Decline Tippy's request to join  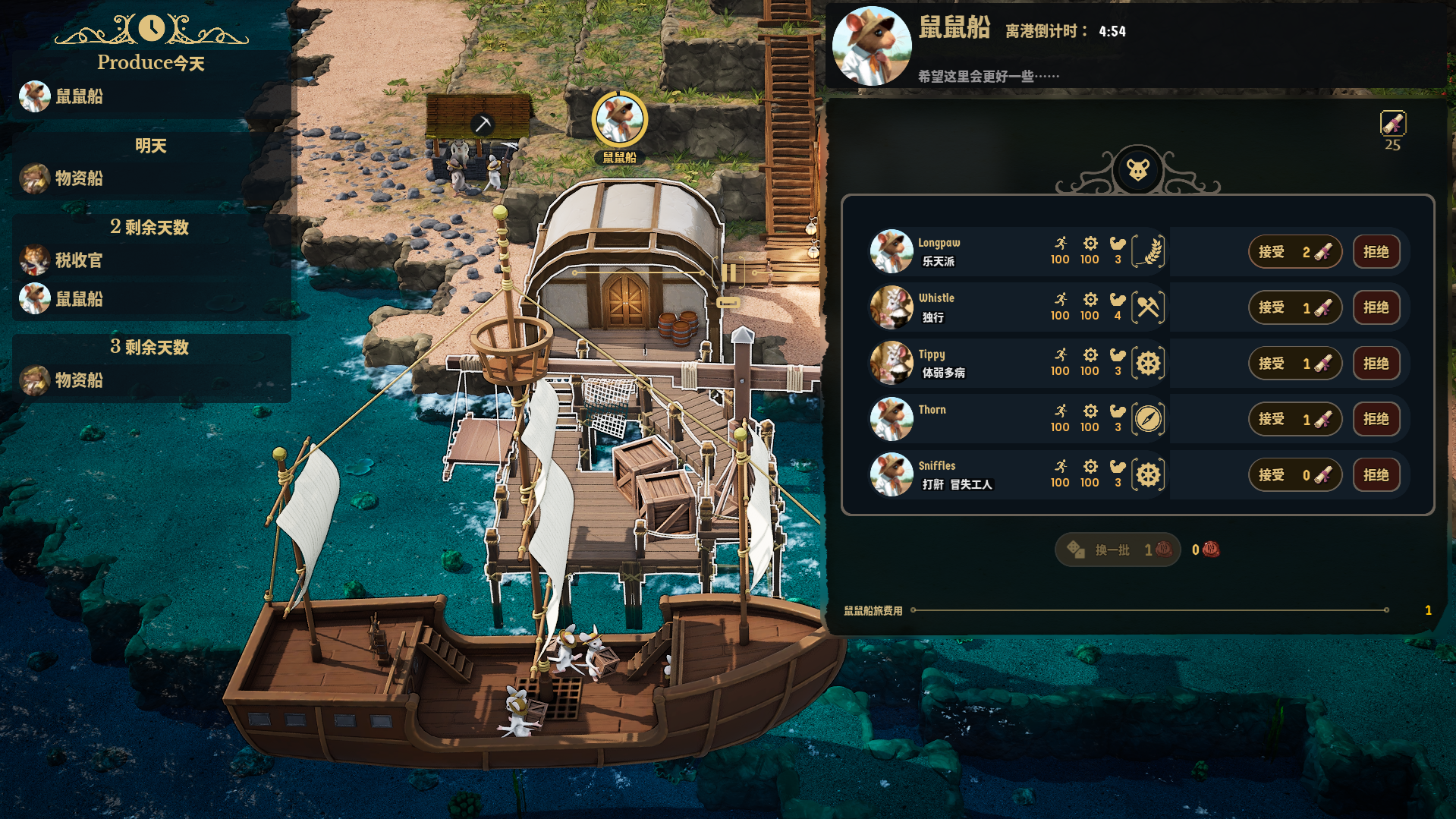tap(1376, 364)
